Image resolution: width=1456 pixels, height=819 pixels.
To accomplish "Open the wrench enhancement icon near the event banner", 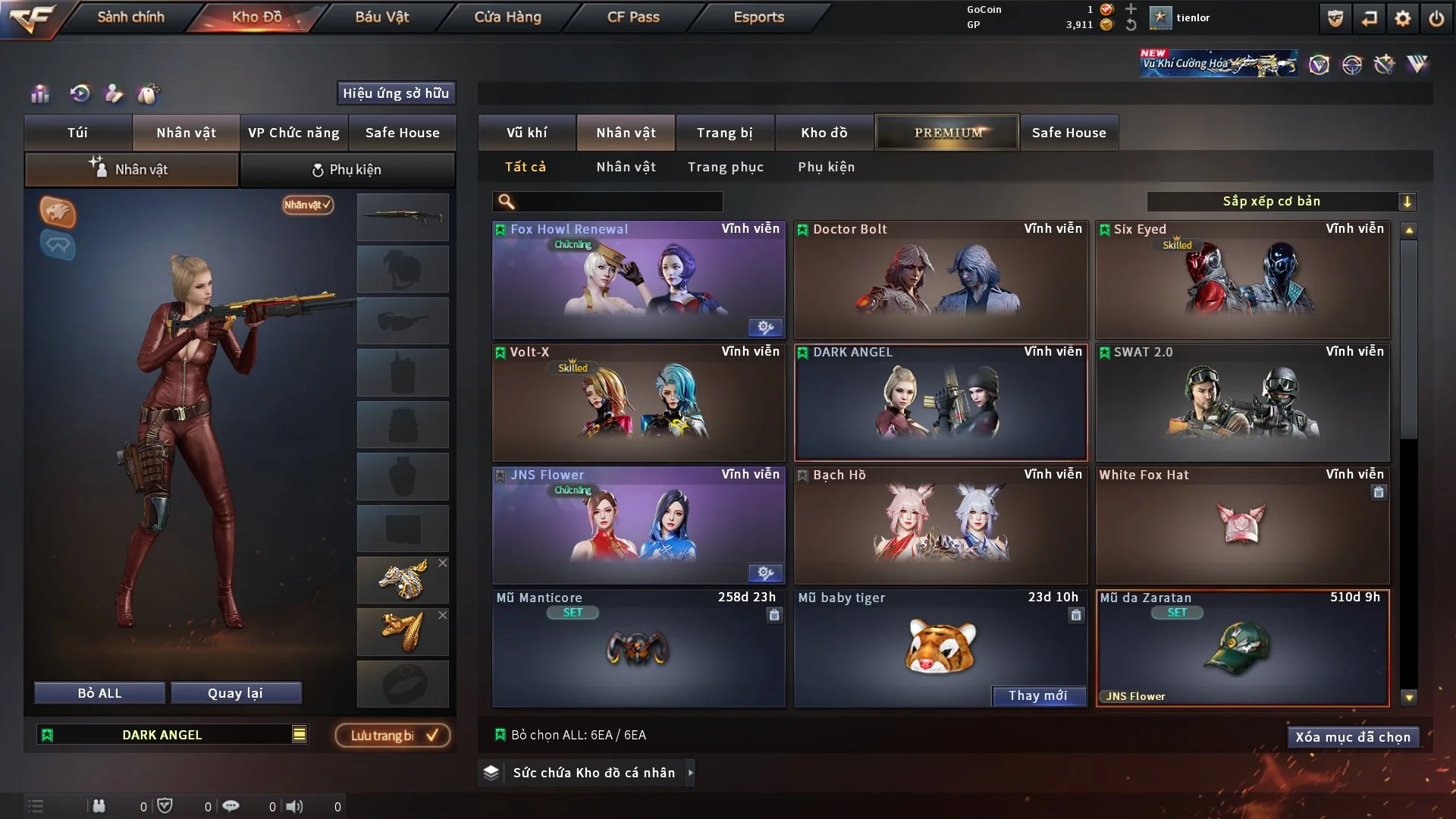I will [1383, 65].
